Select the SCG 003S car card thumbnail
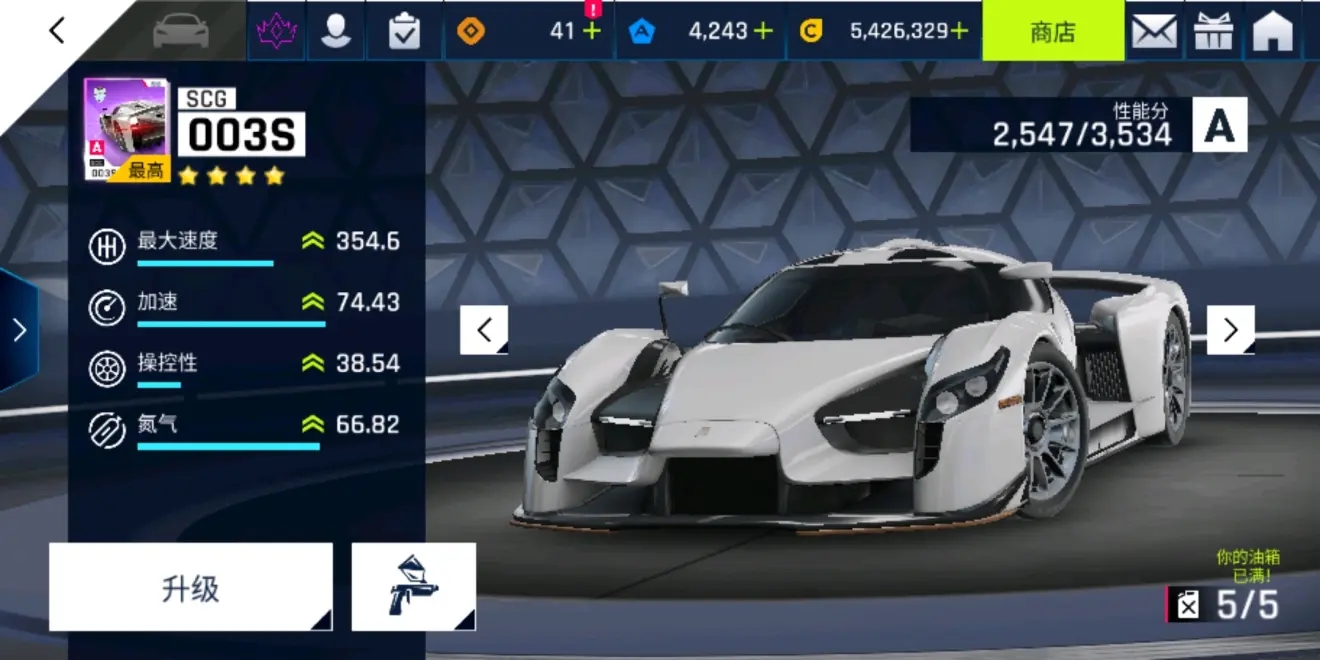This screenshot has height=660, width=1320. (126, 130)
